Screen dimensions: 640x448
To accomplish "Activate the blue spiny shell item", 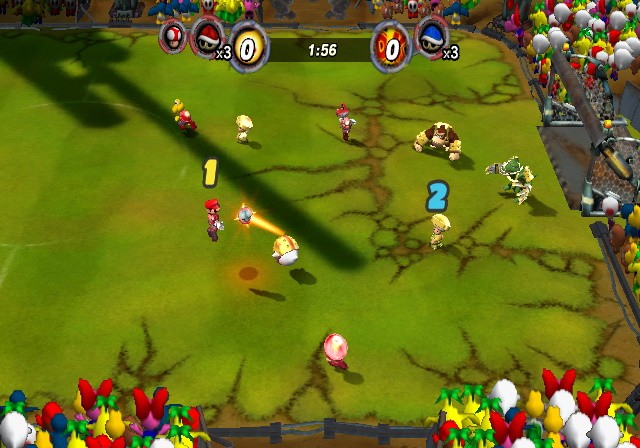I will tap(432, 36).
